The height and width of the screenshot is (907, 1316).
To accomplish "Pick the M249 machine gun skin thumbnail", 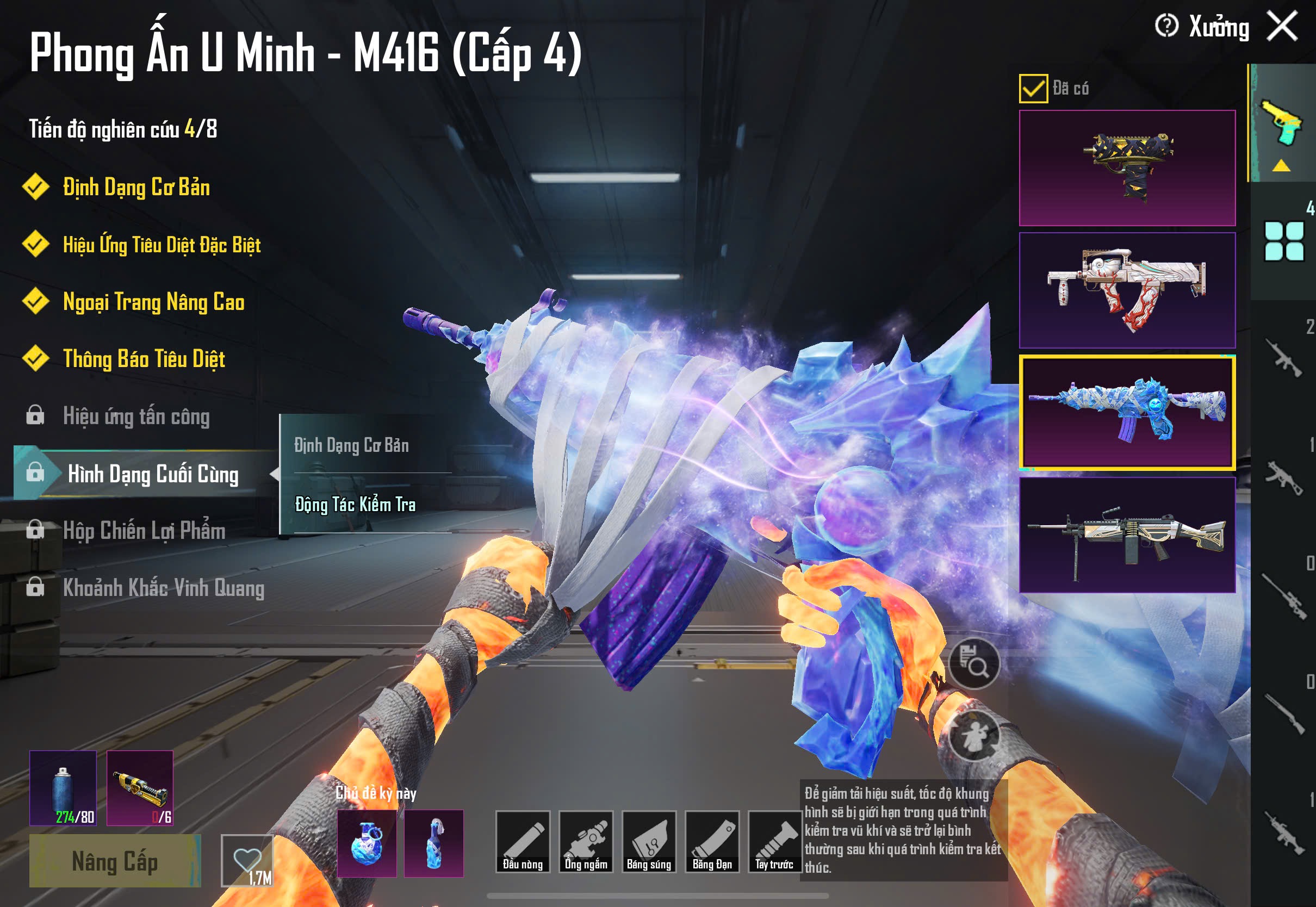I will (1127, 535).
